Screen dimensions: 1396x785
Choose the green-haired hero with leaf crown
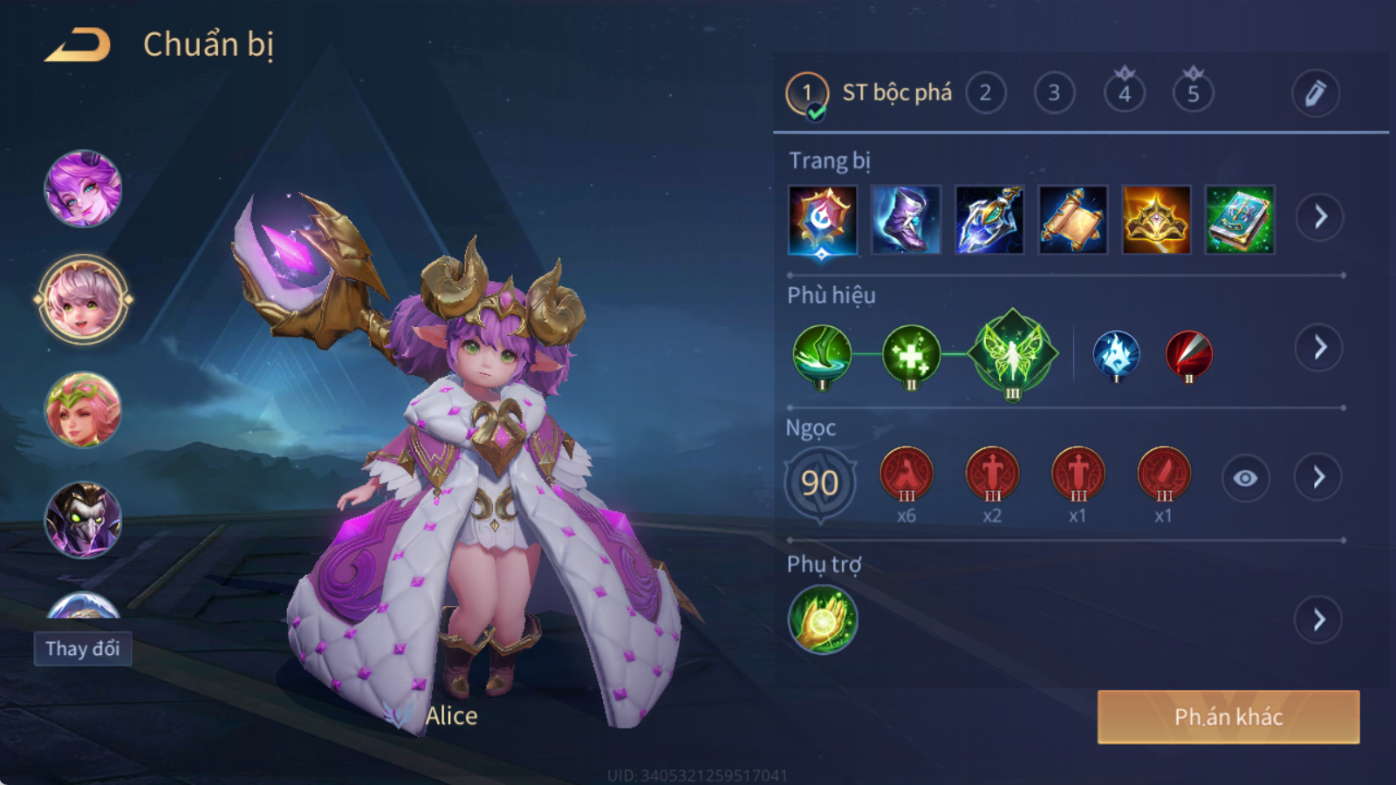click(83, 410)
